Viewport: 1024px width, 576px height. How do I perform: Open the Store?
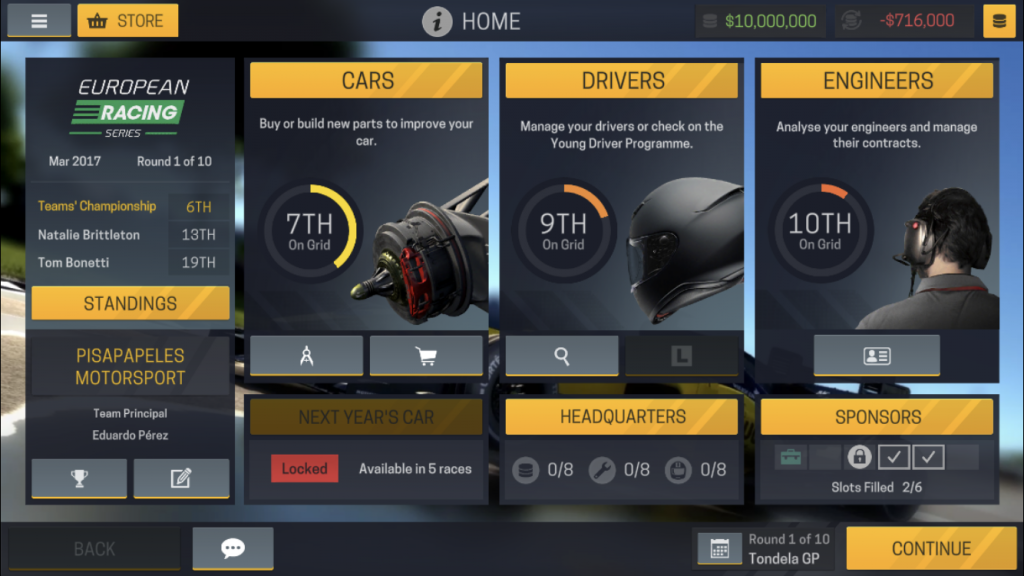tap(128, 20)
